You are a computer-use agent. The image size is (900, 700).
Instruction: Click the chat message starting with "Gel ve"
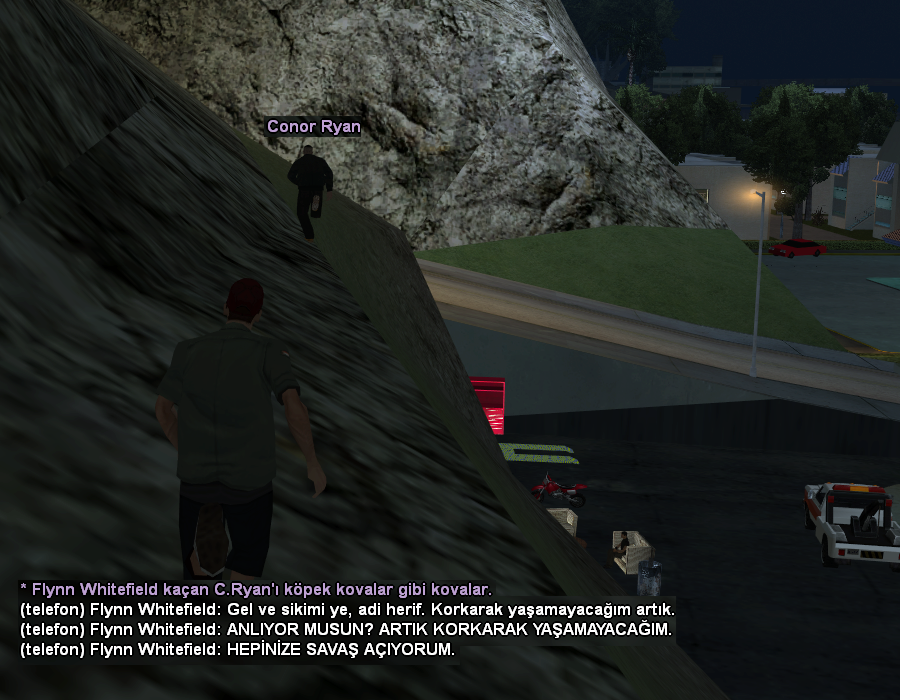[347, 609]
